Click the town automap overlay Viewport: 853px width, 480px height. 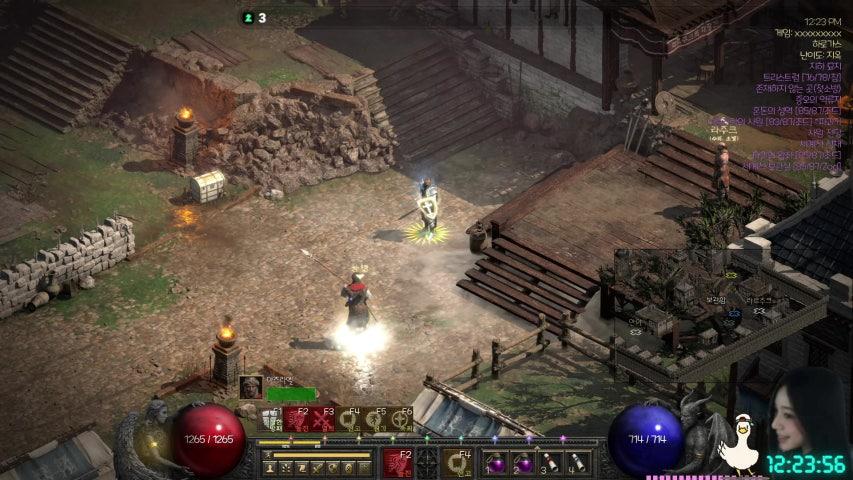point(700,300)
